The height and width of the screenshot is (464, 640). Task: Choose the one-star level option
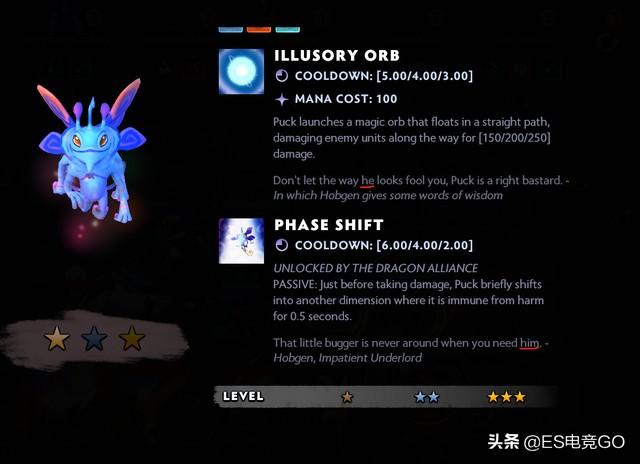(x=347, y=397)
